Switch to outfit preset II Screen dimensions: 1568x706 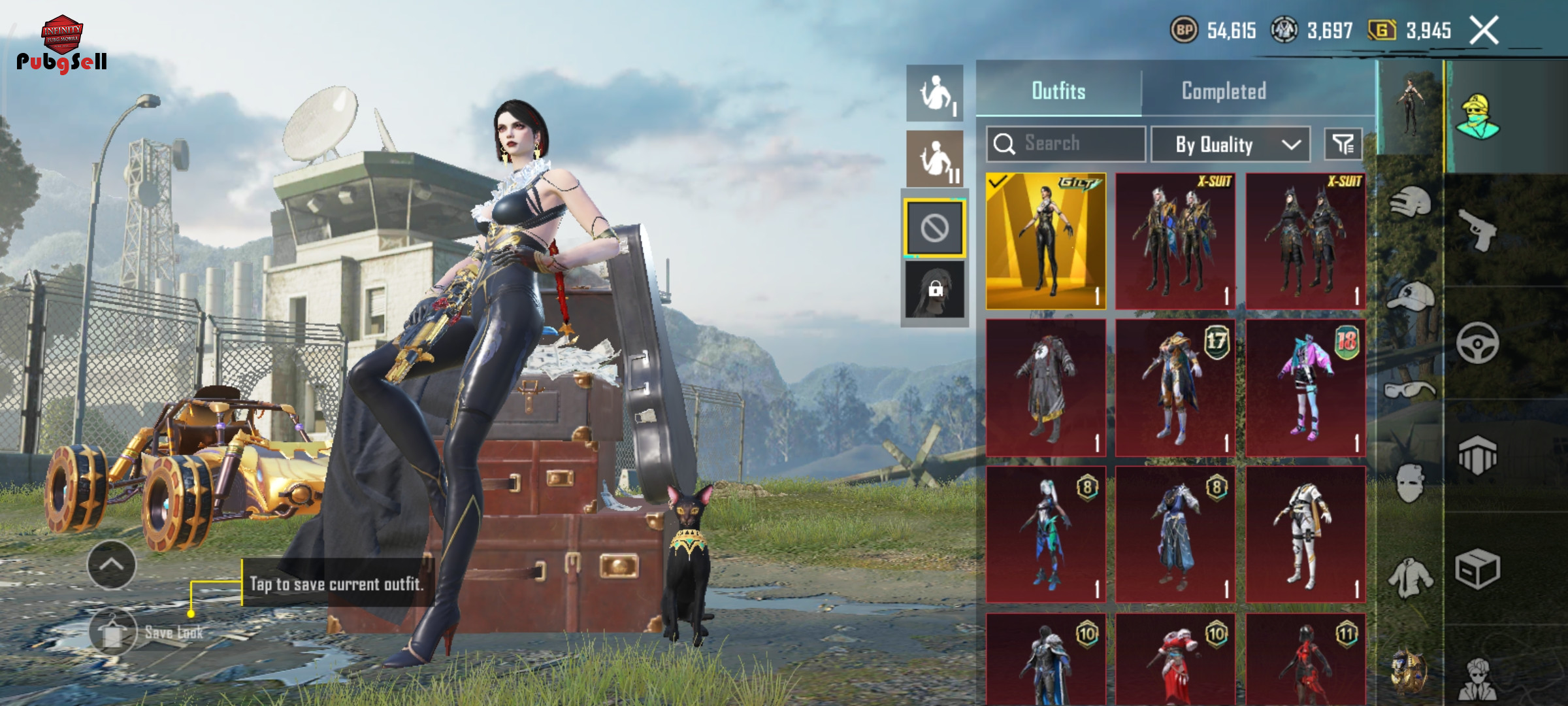(935, 159)
